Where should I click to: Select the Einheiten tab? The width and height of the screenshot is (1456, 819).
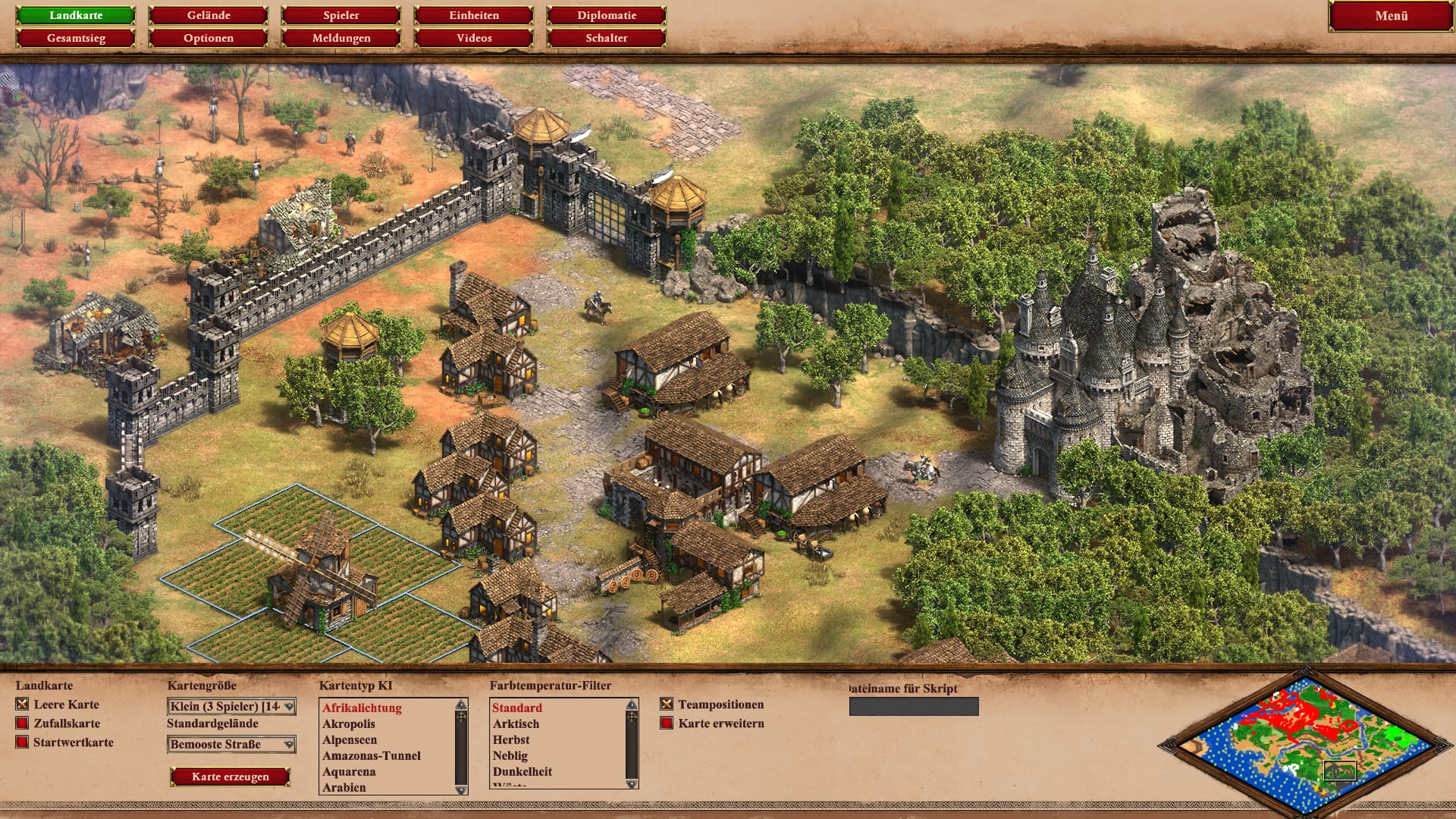(x=474, y=15)
